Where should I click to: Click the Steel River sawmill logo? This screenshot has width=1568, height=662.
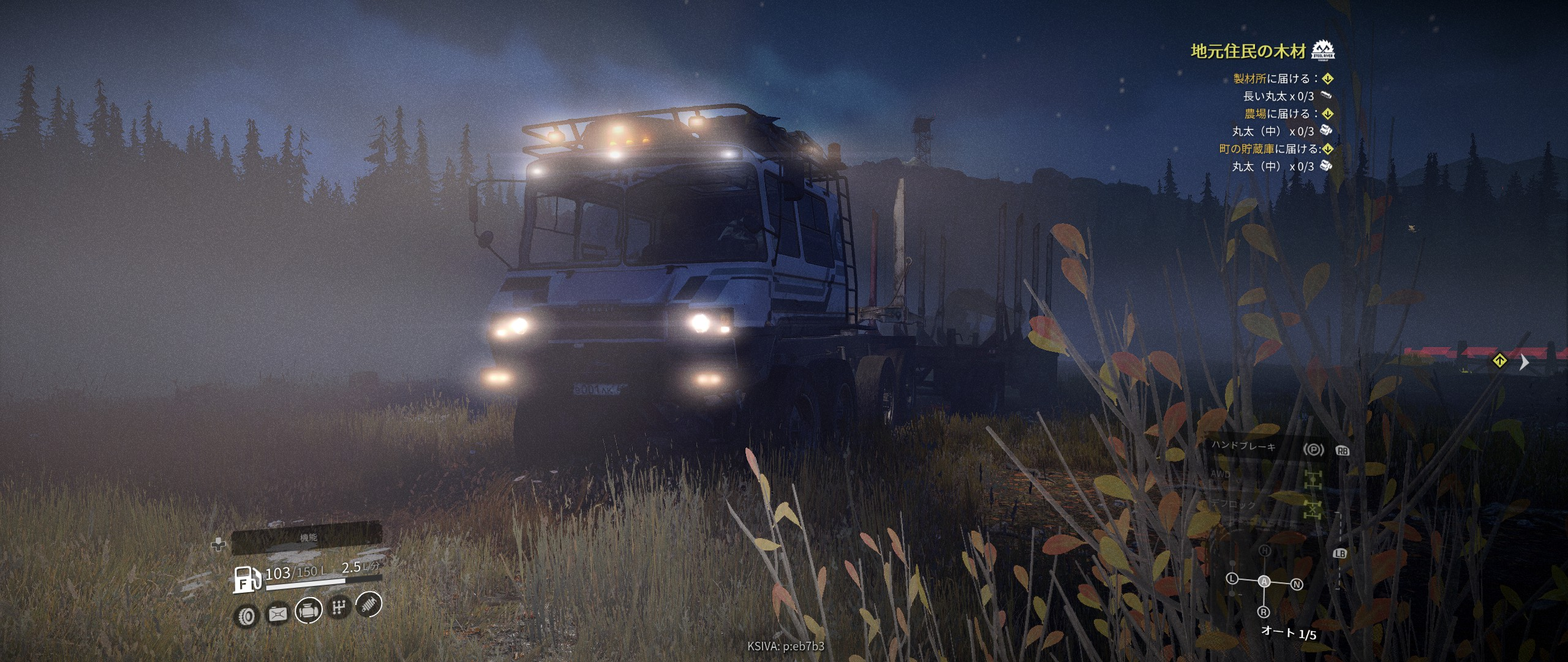coord(1324,50)
